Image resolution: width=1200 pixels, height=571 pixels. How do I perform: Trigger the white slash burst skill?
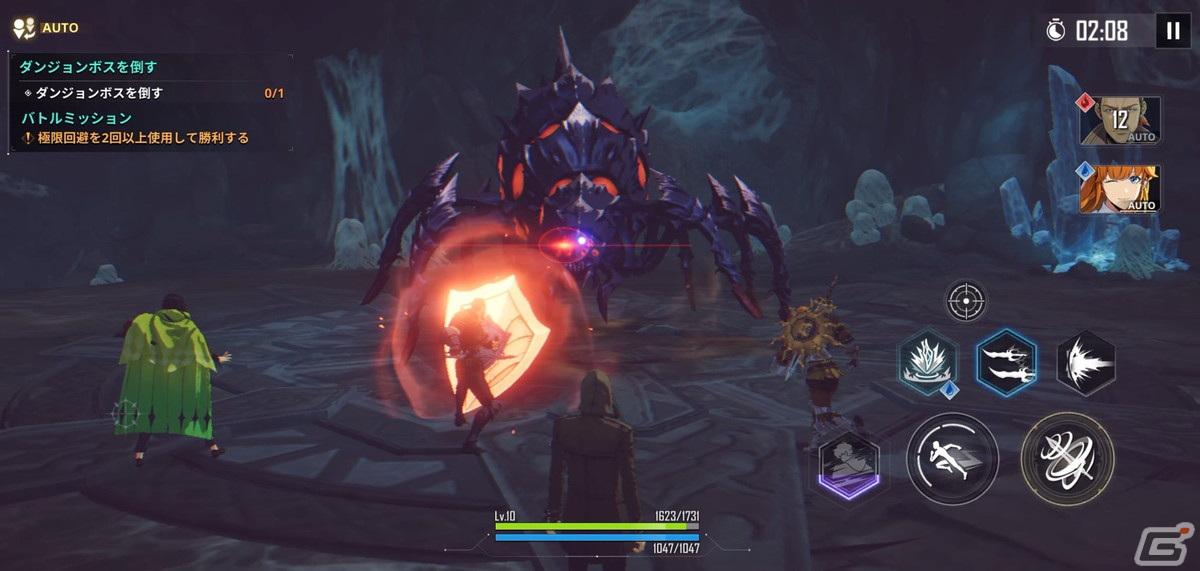(1086, 361)
